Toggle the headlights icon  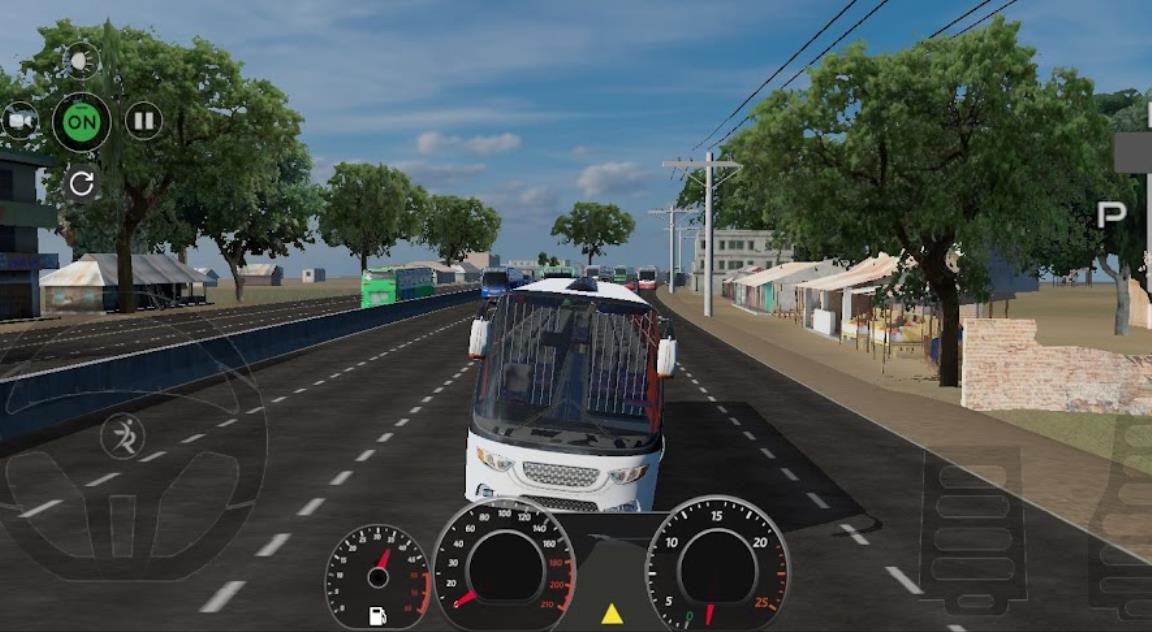coord(82,61)
